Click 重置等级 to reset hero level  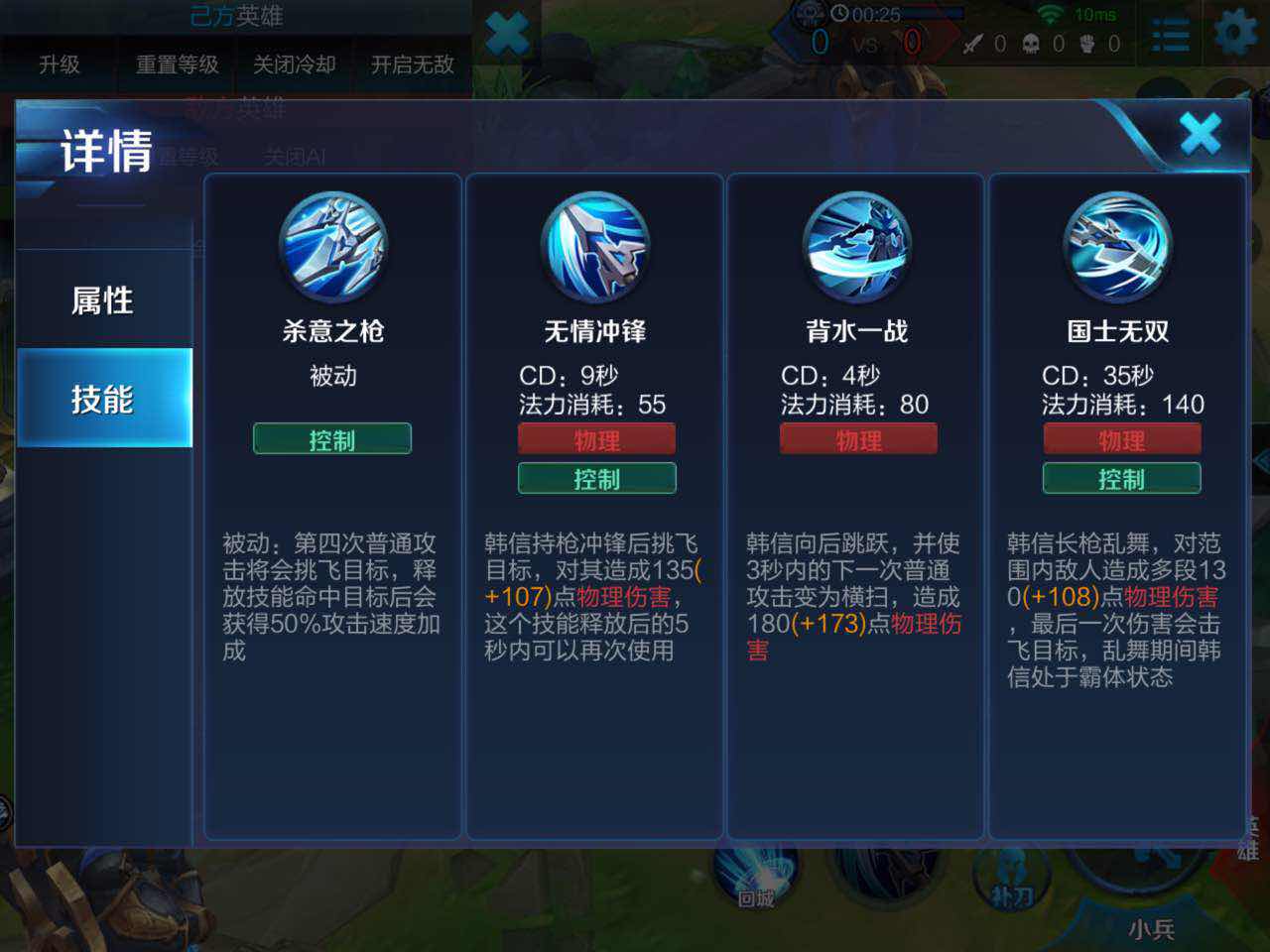(x=176, y=63)
